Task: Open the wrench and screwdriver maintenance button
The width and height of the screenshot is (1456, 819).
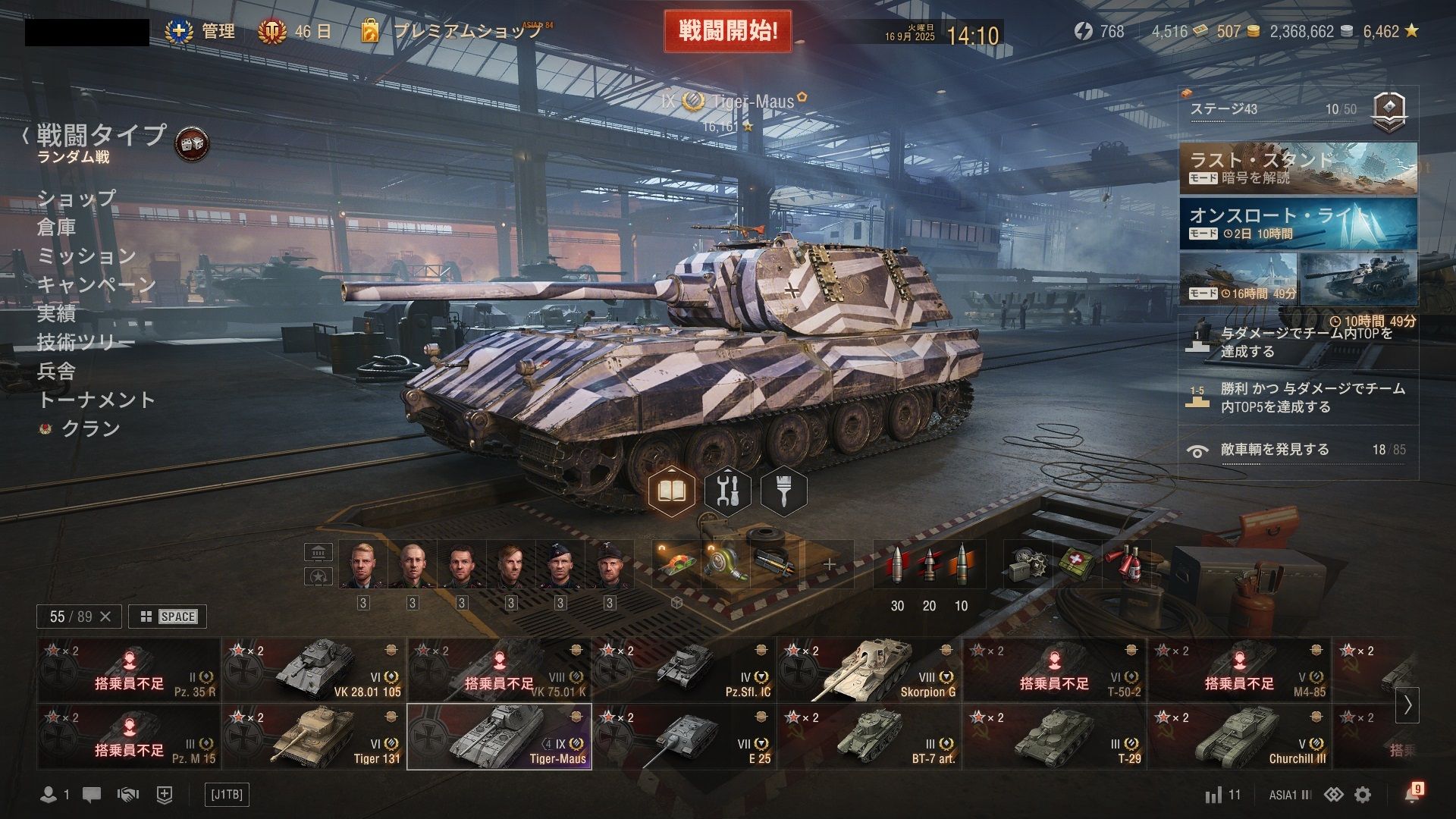Action: (x=727, y=491)
